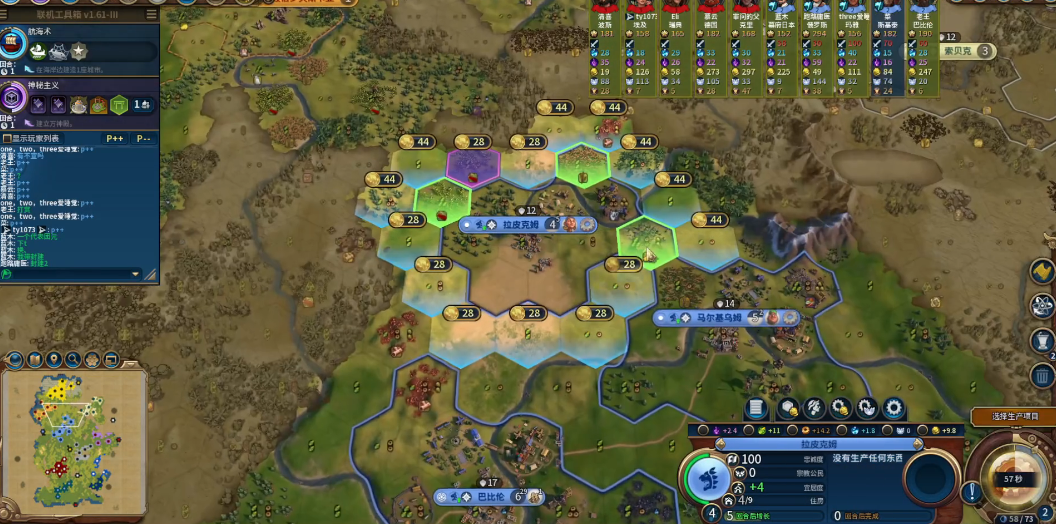Click the P-- button
Viewport: 1056px width, 524px height.
coord(144,138)
